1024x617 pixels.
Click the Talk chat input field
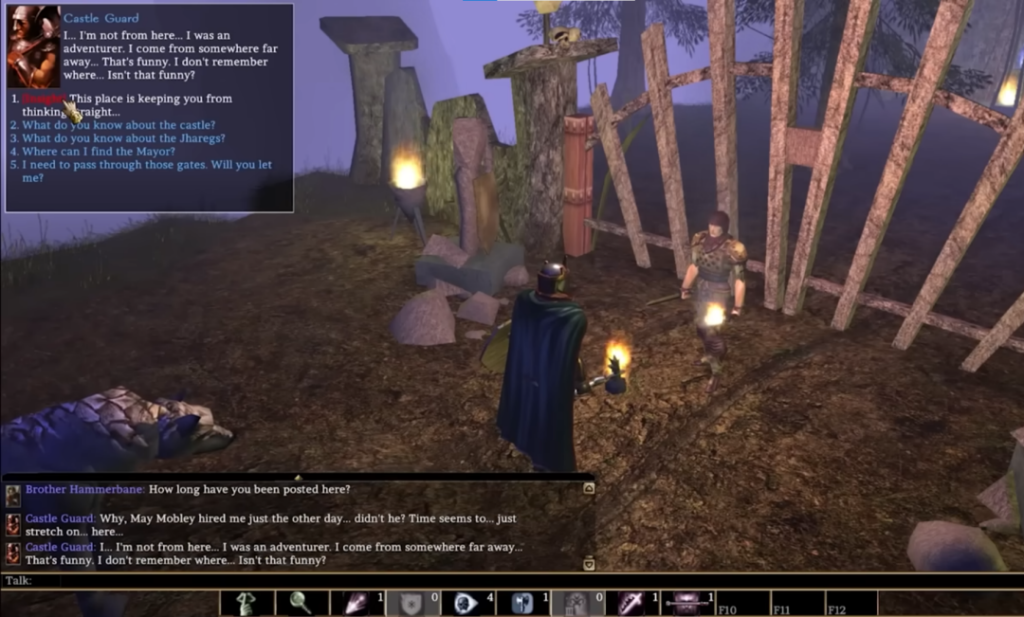point(300,580)
